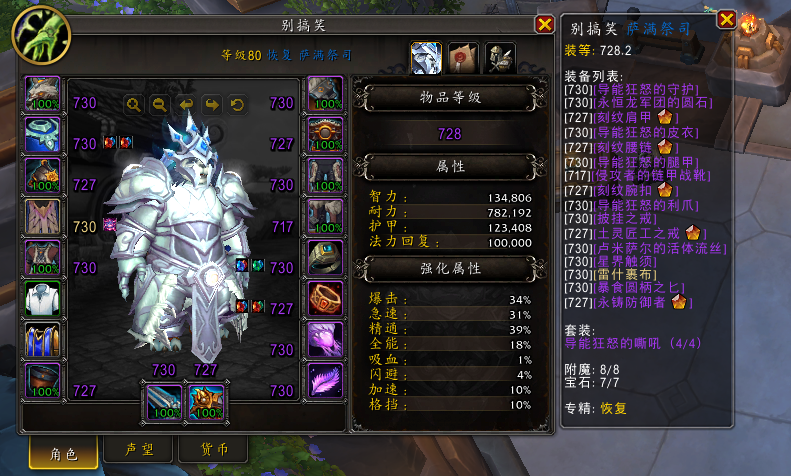Reset the character model view

[x=237, y=103]
